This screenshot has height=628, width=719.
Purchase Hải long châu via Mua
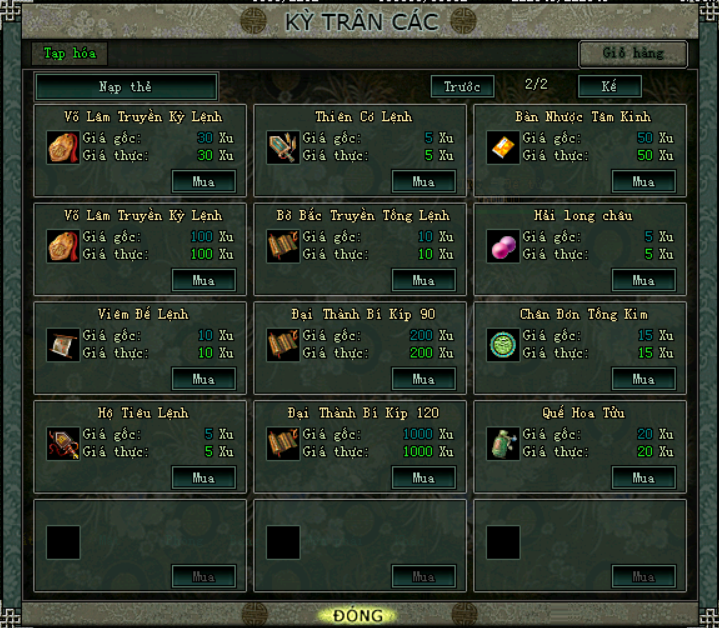[x=643, y=281]
